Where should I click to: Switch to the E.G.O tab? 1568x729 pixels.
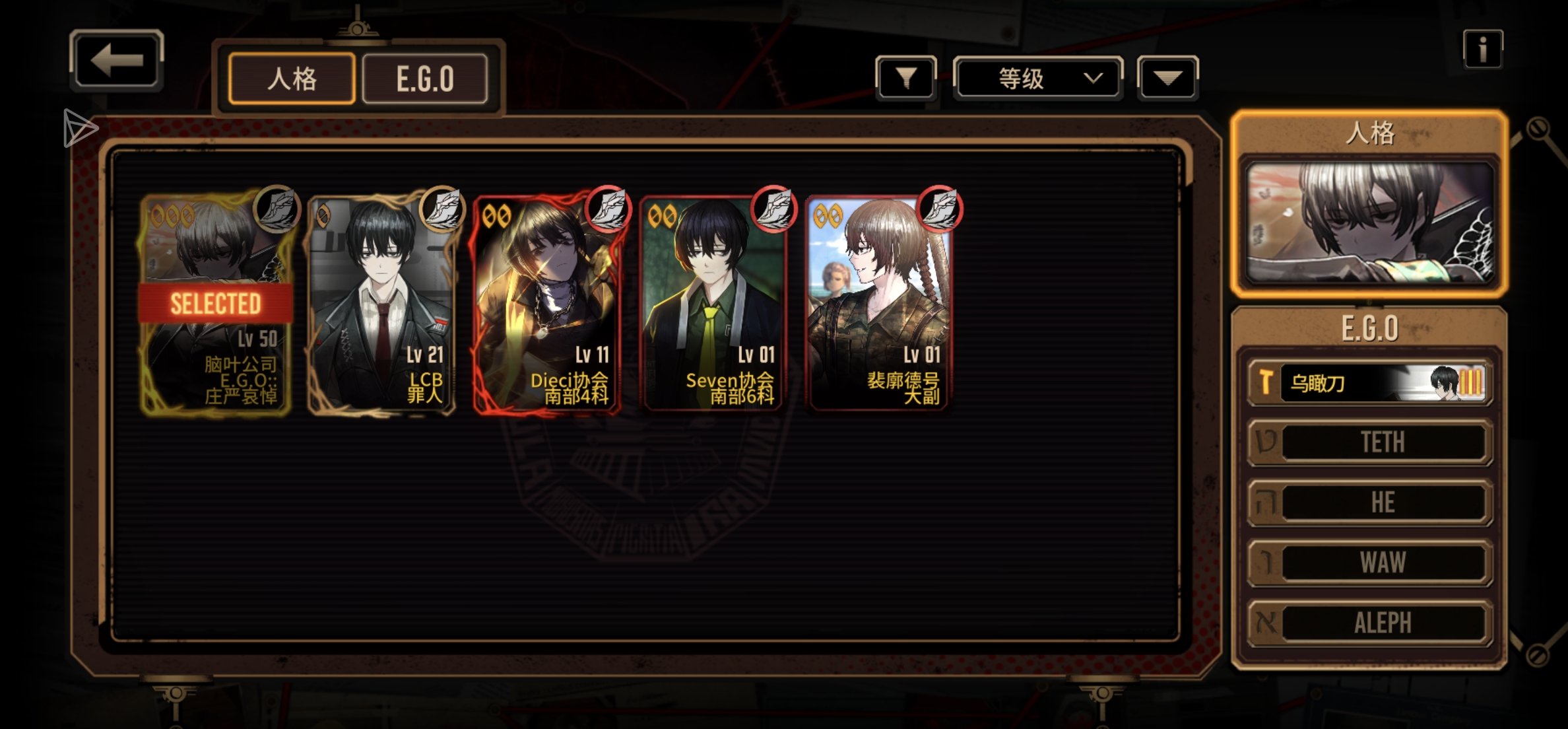[425, 79]
